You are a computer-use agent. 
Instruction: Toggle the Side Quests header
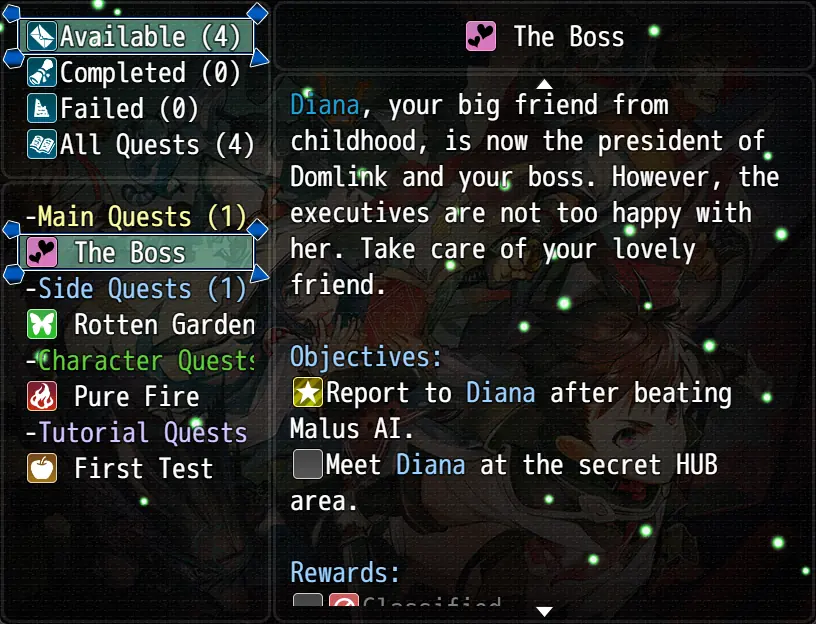[136, 289]
